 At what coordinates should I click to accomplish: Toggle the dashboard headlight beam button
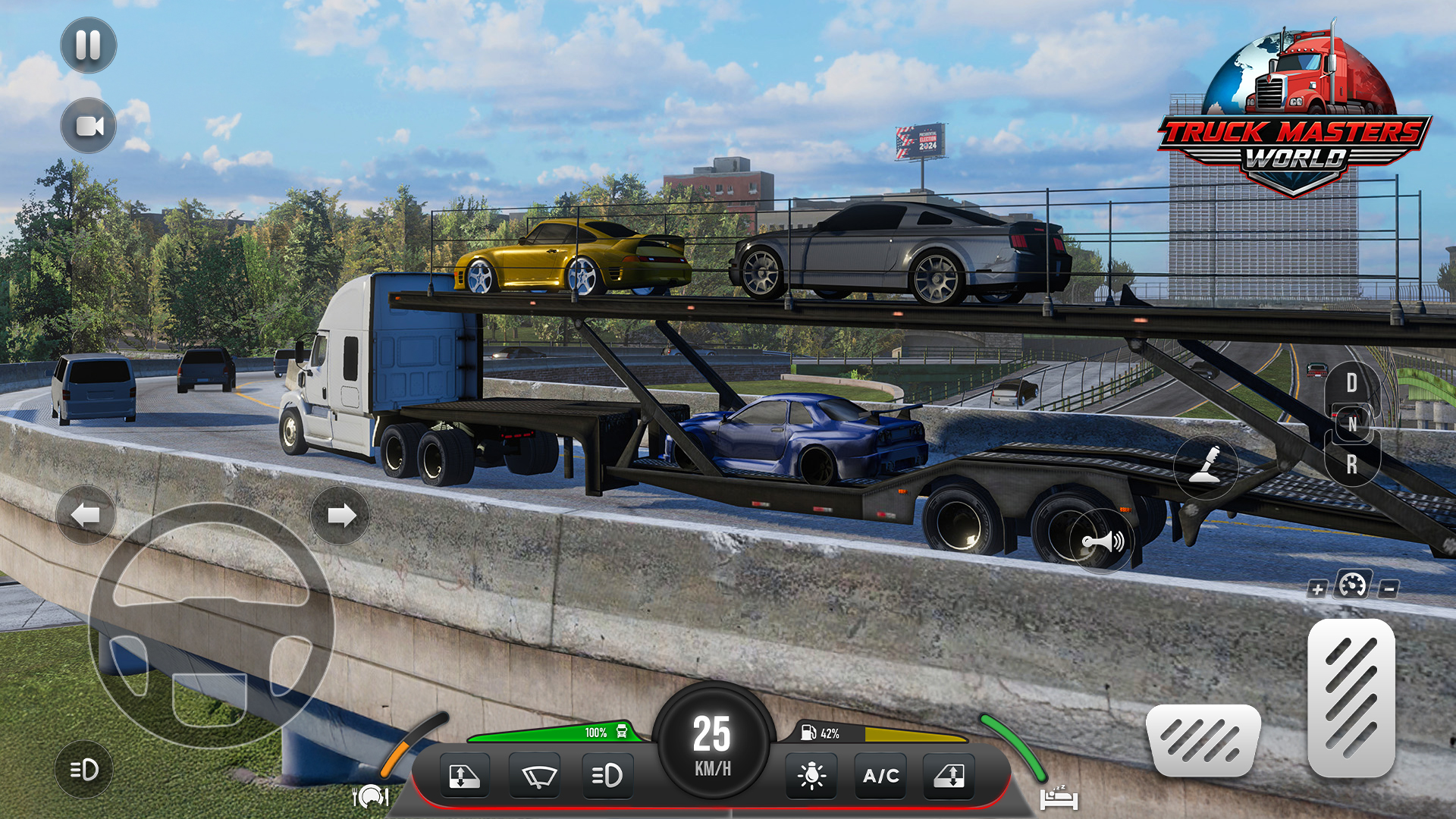click(x=607, y=776)
